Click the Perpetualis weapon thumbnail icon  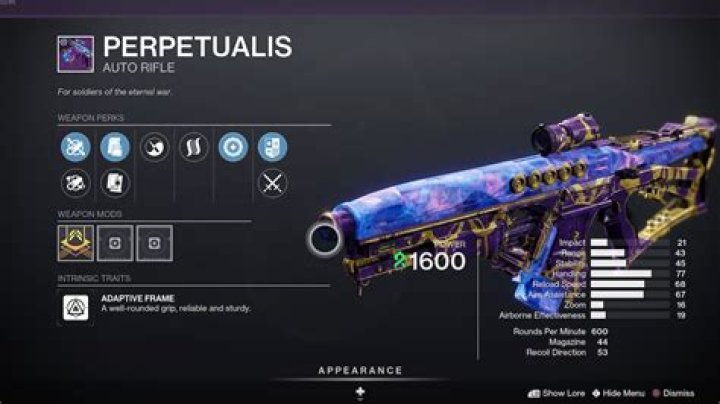coord(76,53)
